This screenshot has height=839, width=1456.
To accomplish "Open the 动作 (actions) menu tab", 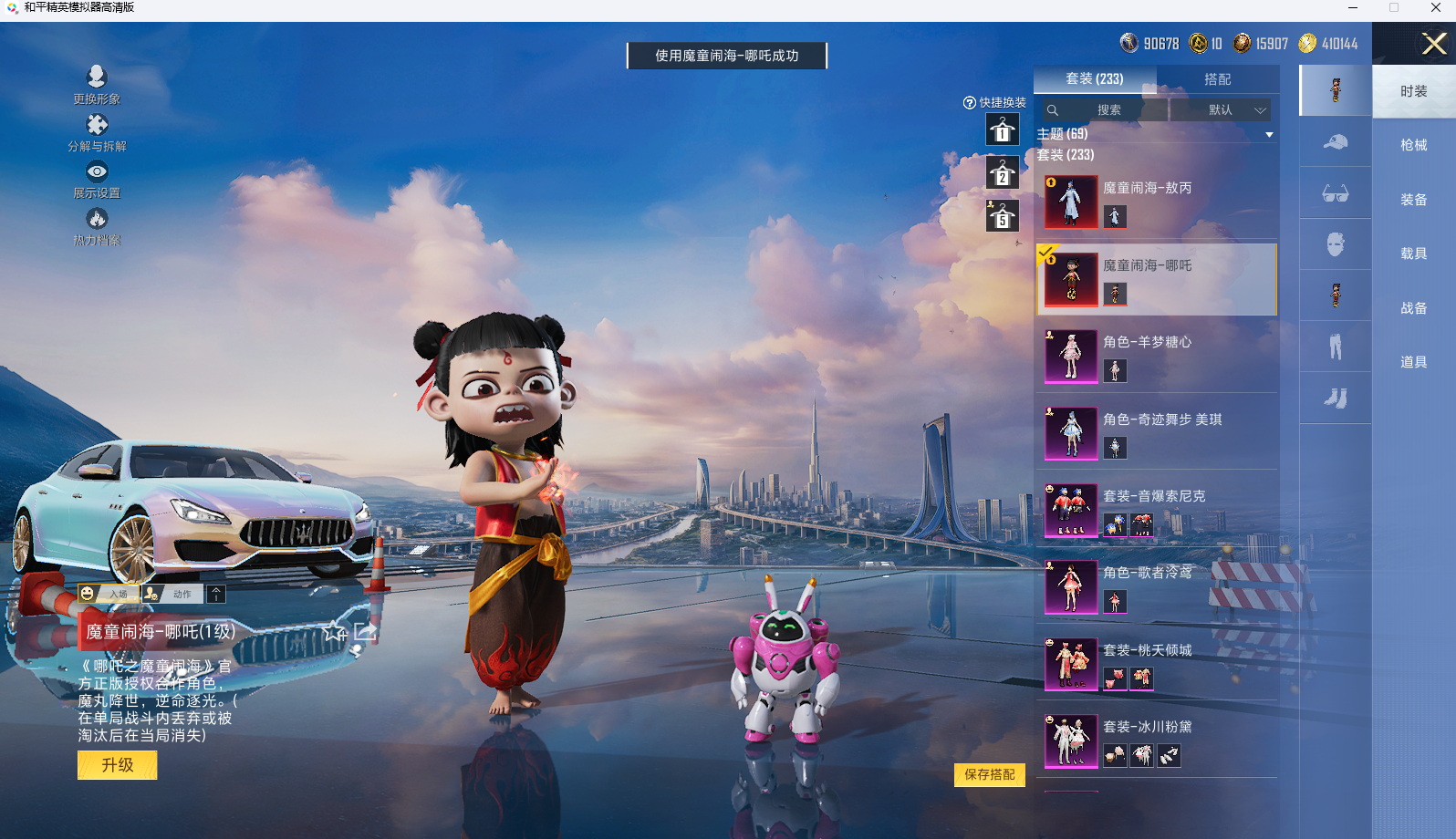I will 180,593.
